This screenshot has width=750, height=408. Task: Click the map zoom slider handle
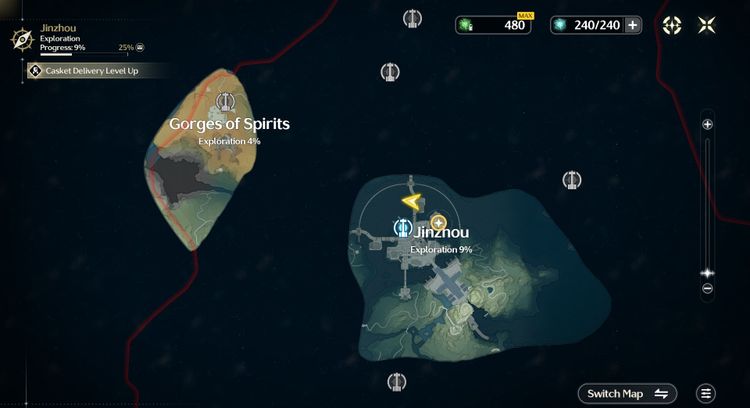coord(707,272)
